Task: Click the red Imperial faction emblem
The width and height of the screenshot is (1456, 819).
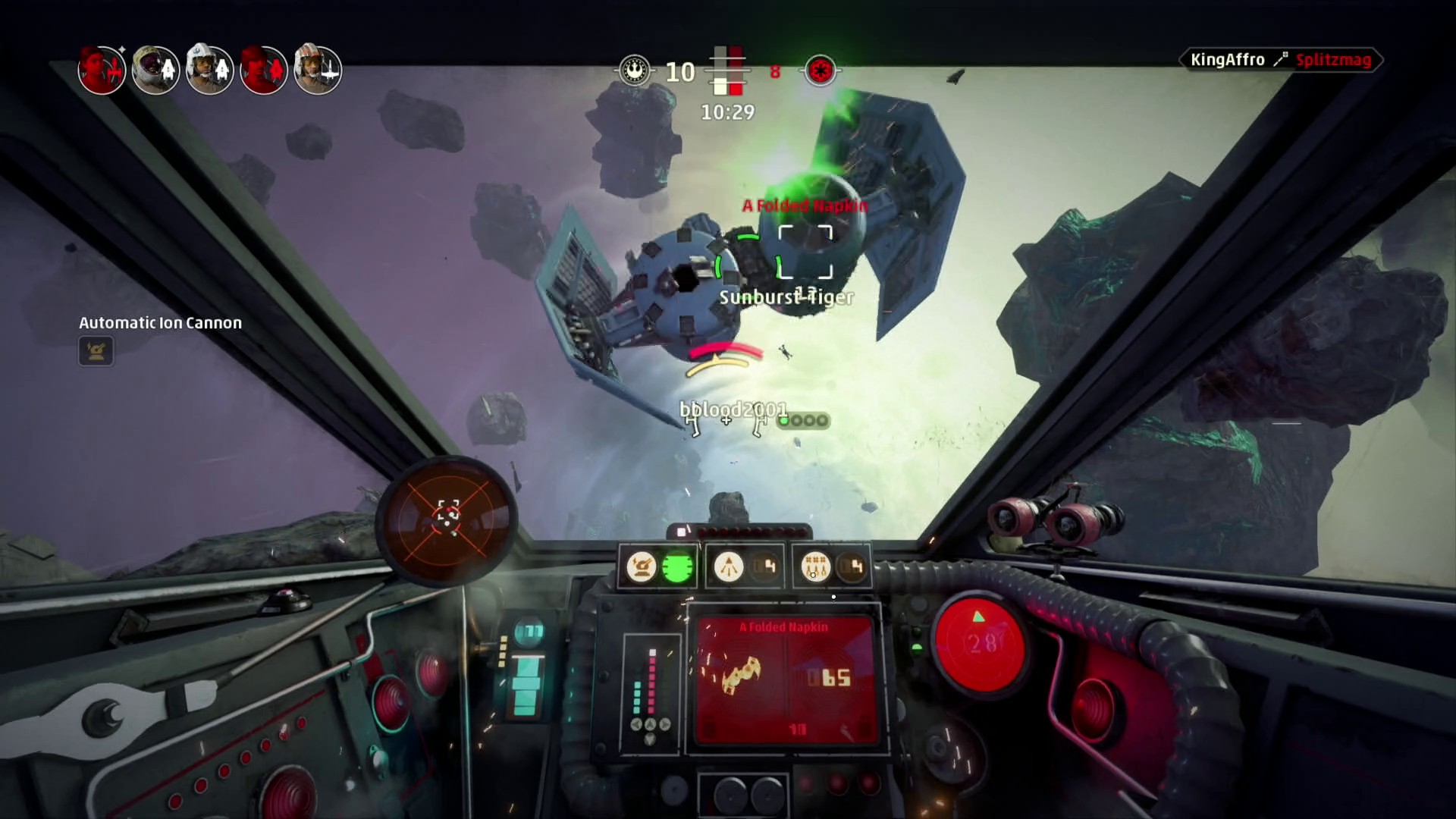Action: tap(821, 71)
